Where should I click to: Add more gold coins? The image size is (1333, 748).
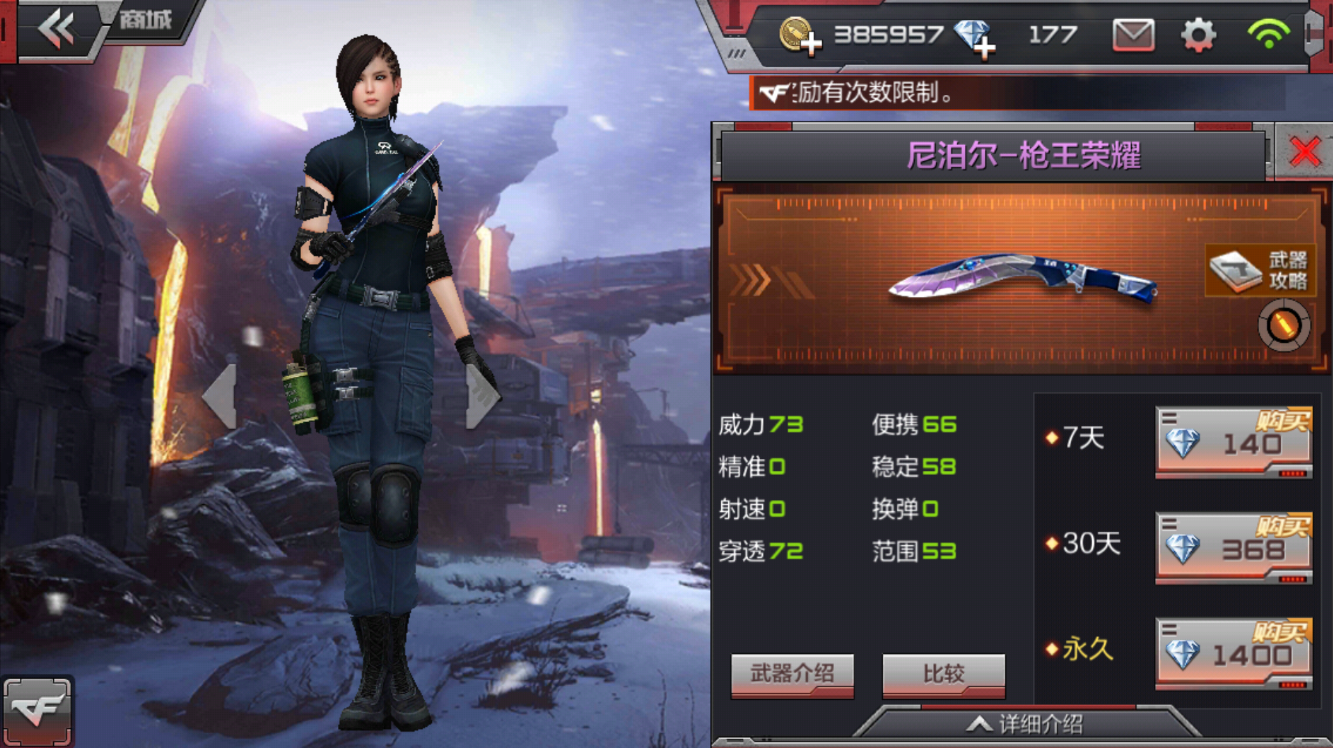click(x=800, y=36)
